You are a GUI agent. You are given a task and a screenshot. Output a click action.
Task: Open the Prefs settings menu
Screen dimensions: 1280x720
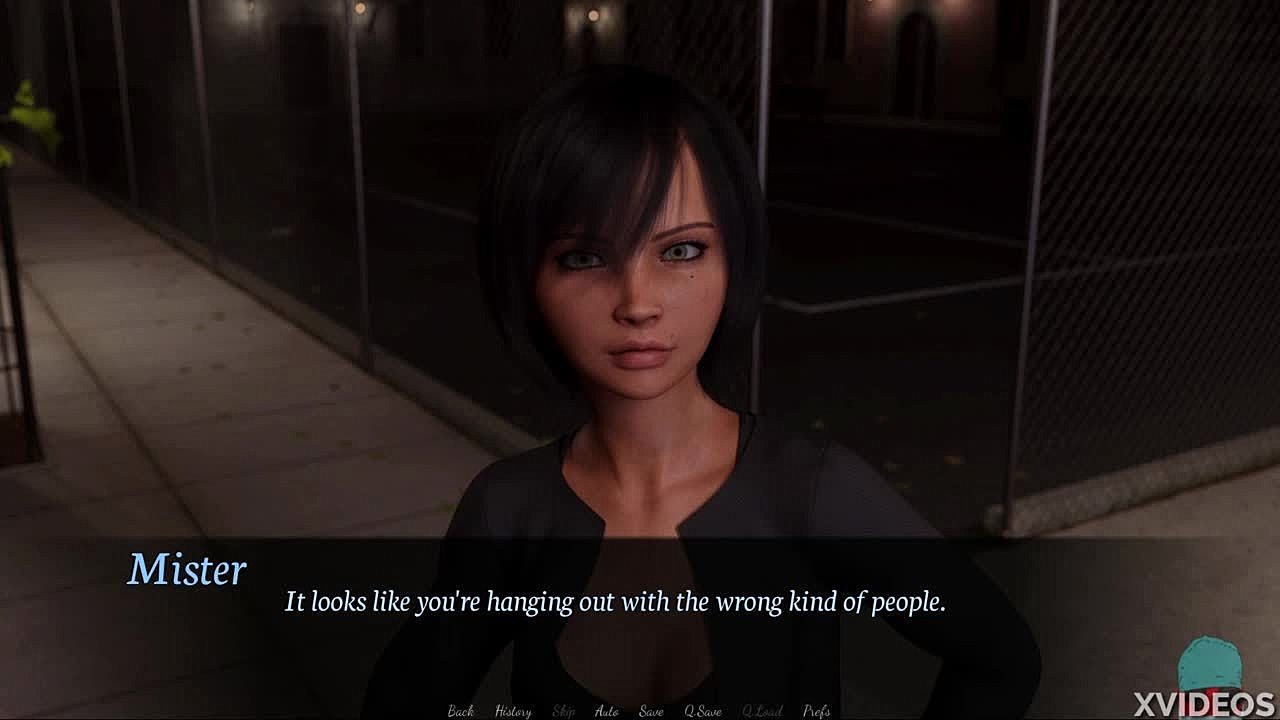817,711
